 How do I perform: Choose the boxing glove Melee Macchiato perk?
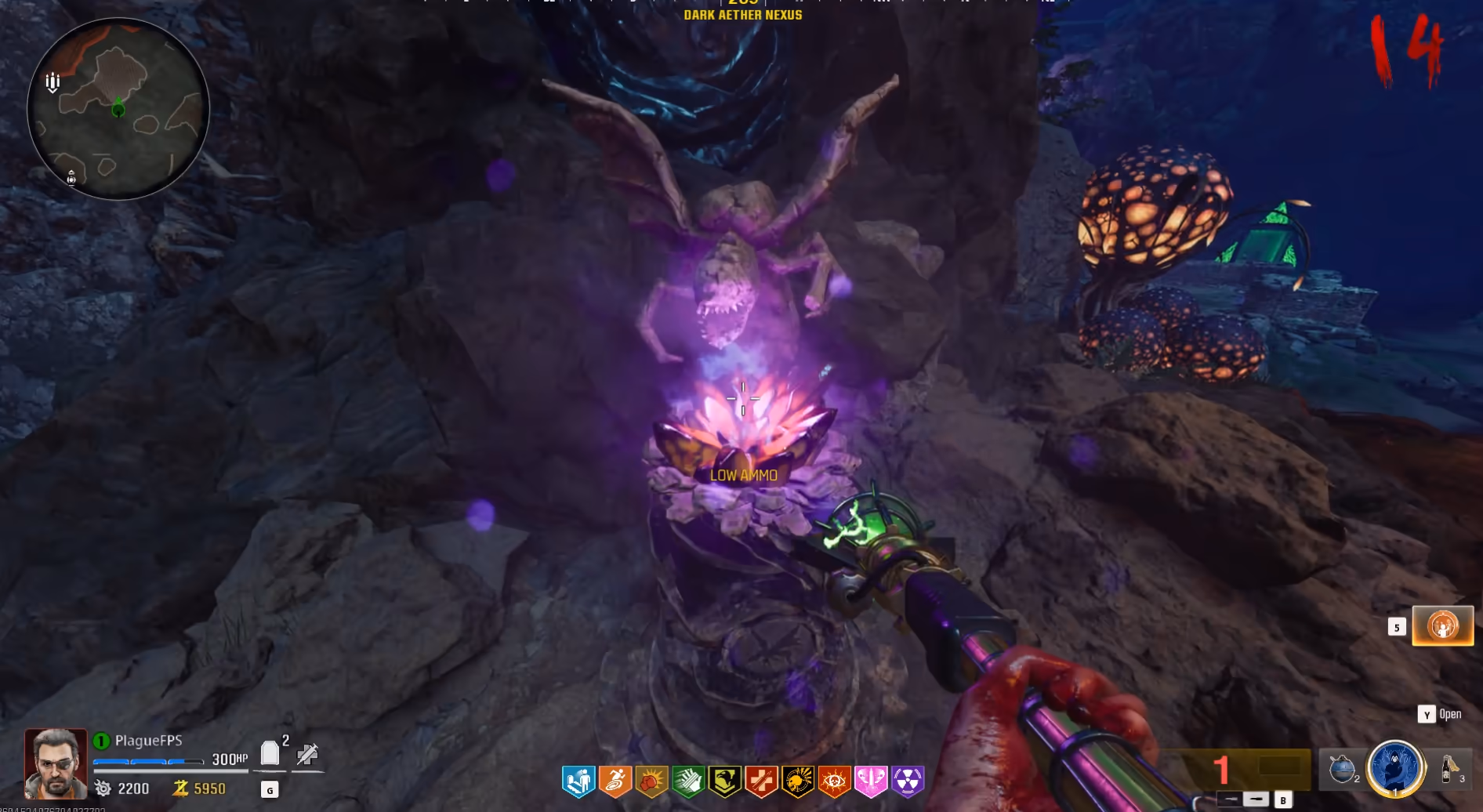click(652, 781)
